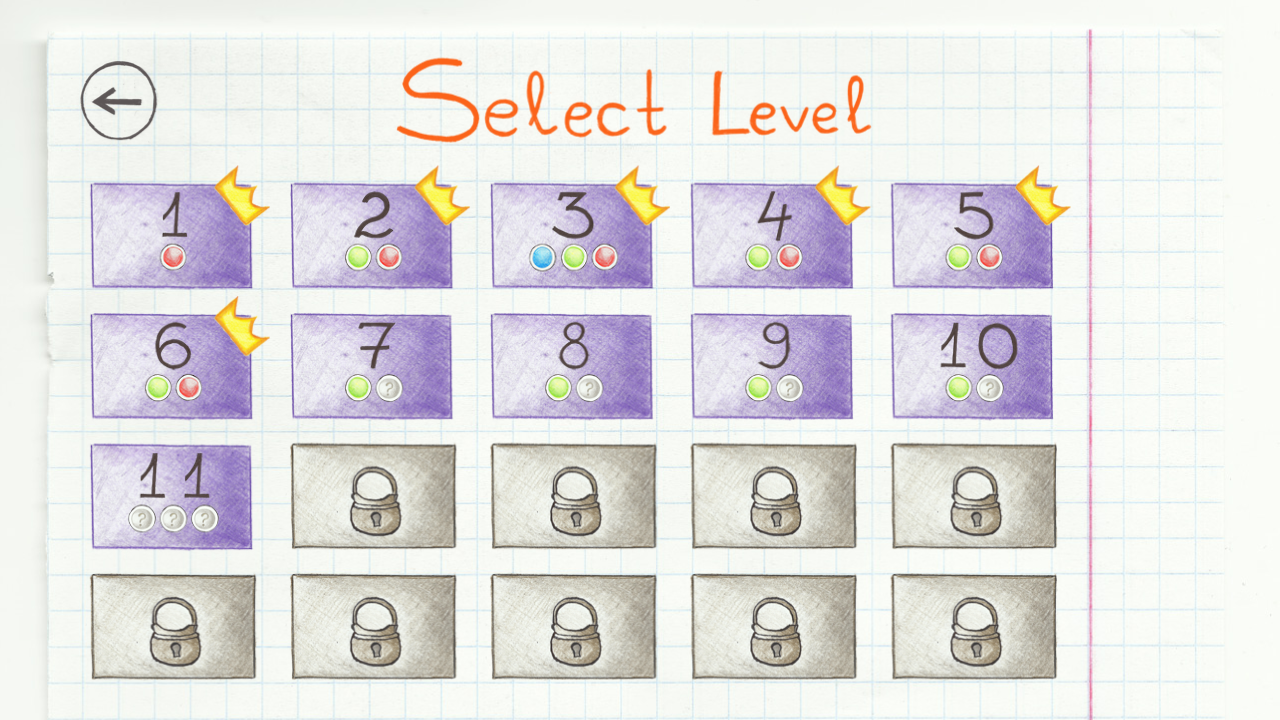This screenshot has height=720, width=1280.
Task: Start level 3 with three colored dots
Action: point(571,235)
